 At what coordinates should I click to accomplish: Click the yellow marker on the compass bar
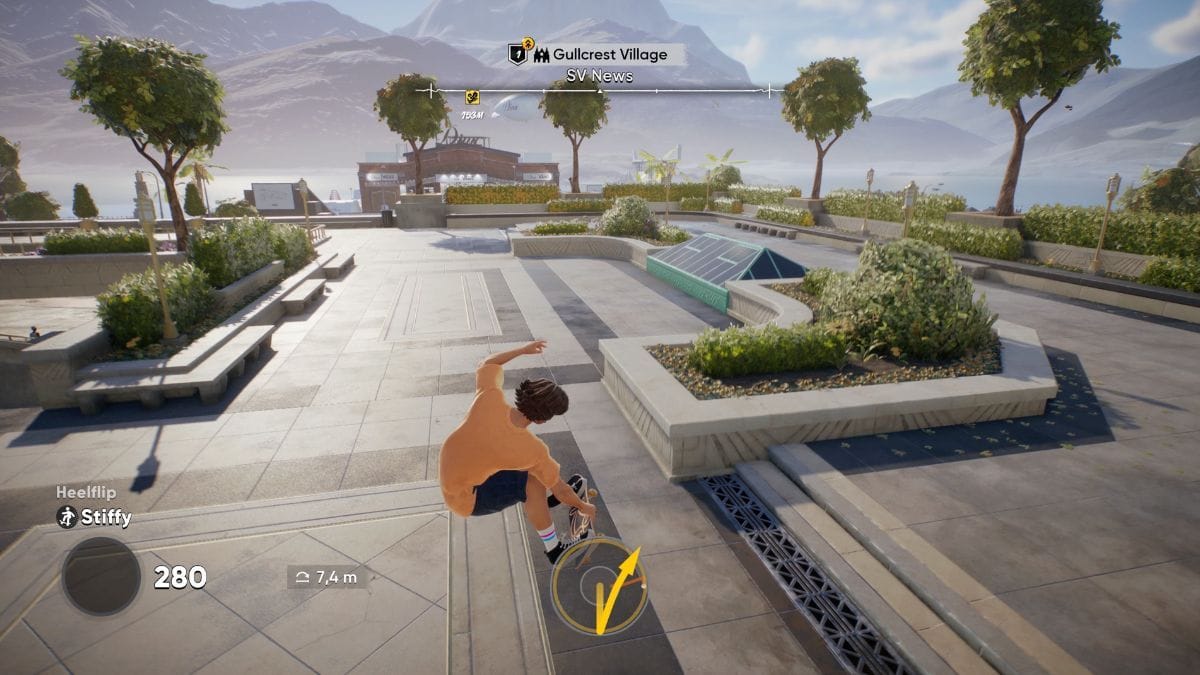click(472, 97)
